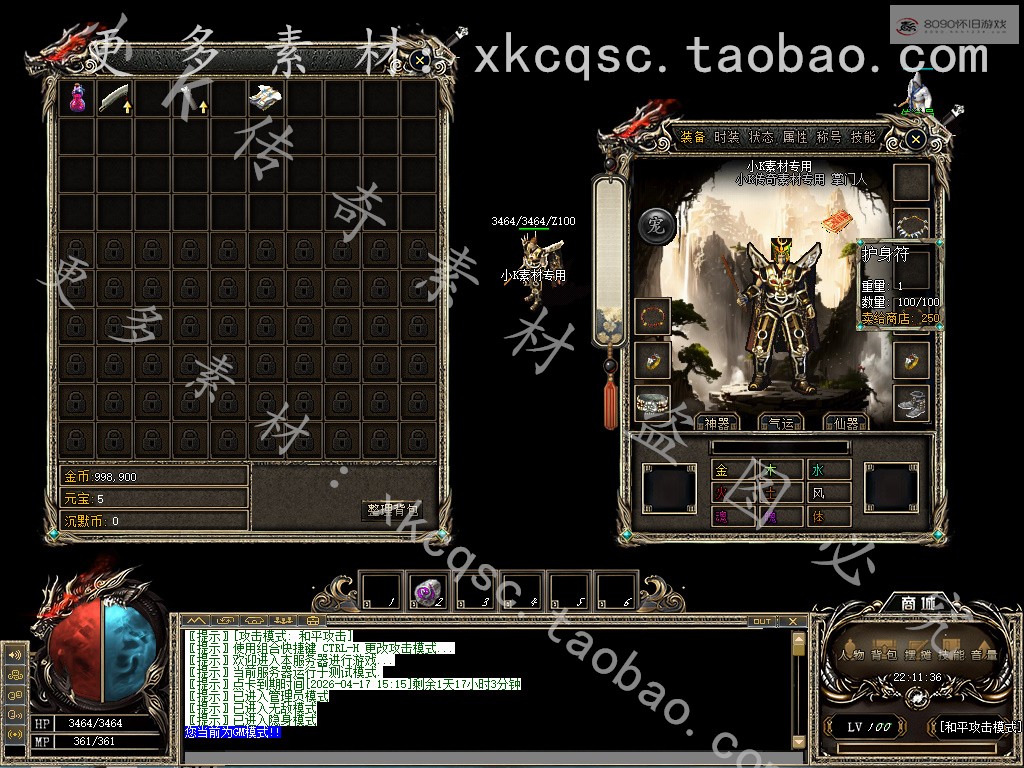The image size is (1024, 768).
Task: Select the broad blade item in the bag
Action: (x=115, y=98)
